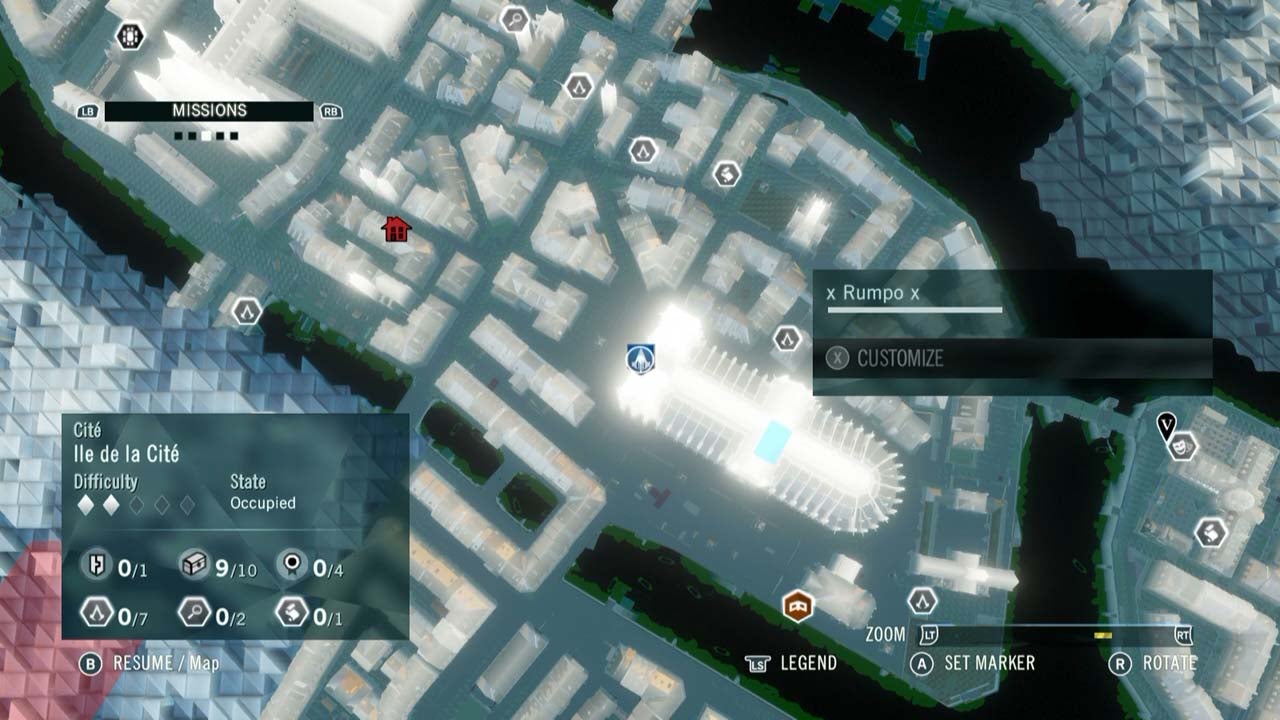The image size is (1280, 720).
Task: Click the cockade icon showing 0/4 collectibles
Action: (293, 564)
